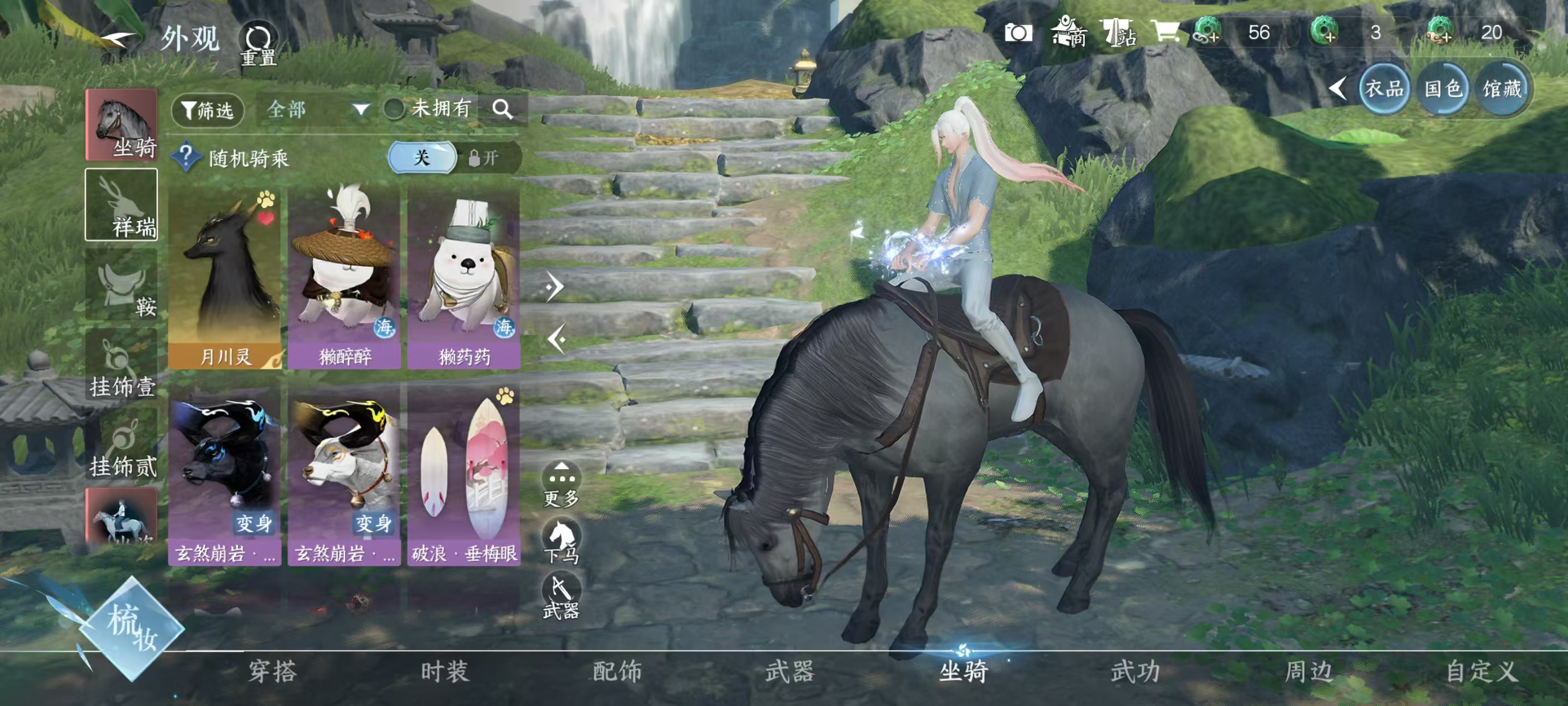Take a photo with the camera icon
The image size is (1568, 706).
pyautogui.click(x=1018, y=33)
